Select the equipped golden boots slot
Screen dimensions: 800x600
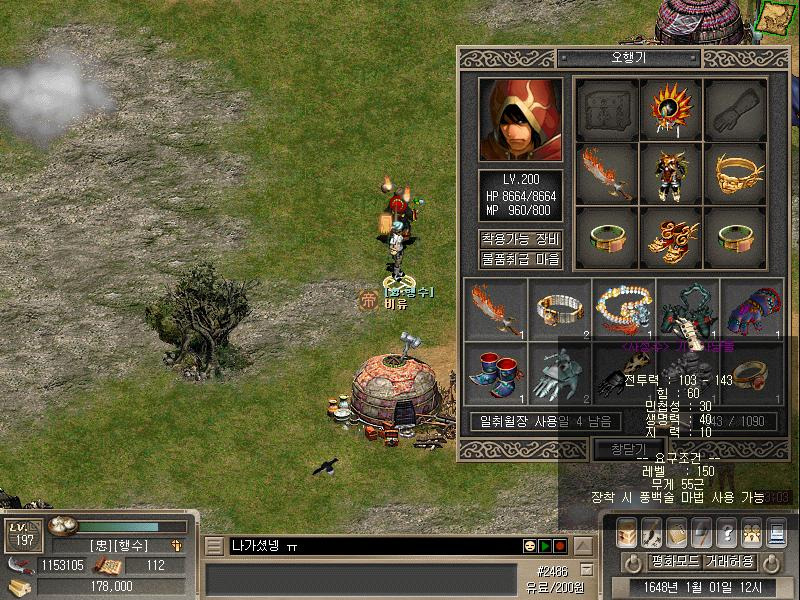click(x=672, y=236)
